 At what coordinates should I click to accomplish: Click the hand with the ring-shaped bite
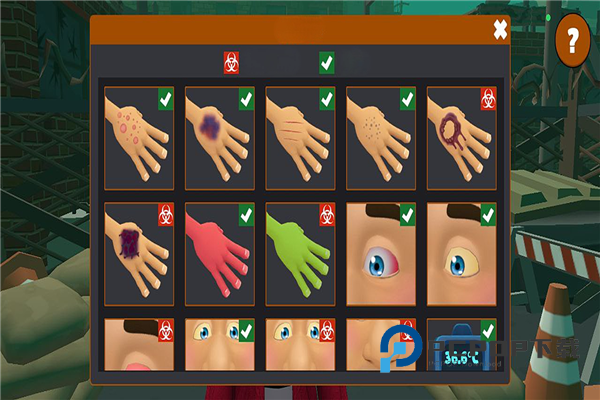click(x=462, y=137)
